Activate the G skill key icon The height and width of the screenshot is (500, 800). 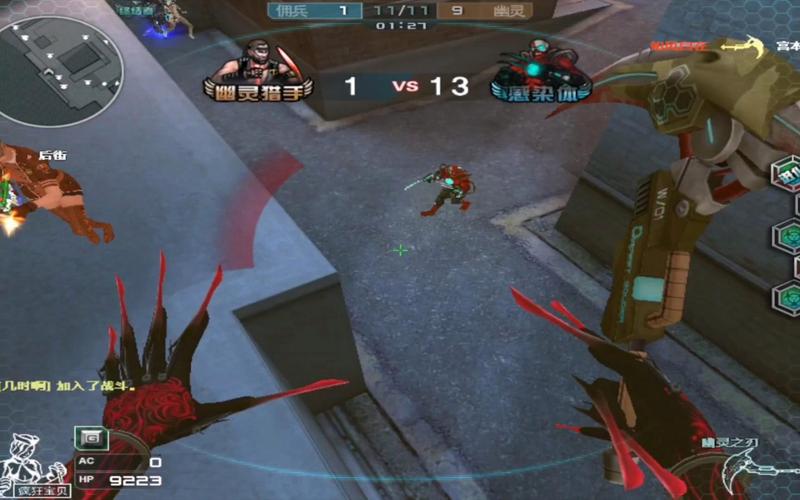point(91,437)
